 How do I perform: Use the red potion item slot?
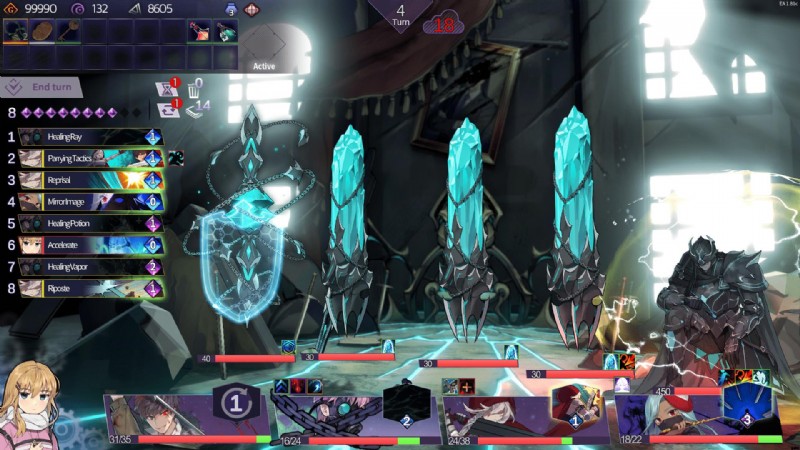pyautogui.click(x=199, y=32)
